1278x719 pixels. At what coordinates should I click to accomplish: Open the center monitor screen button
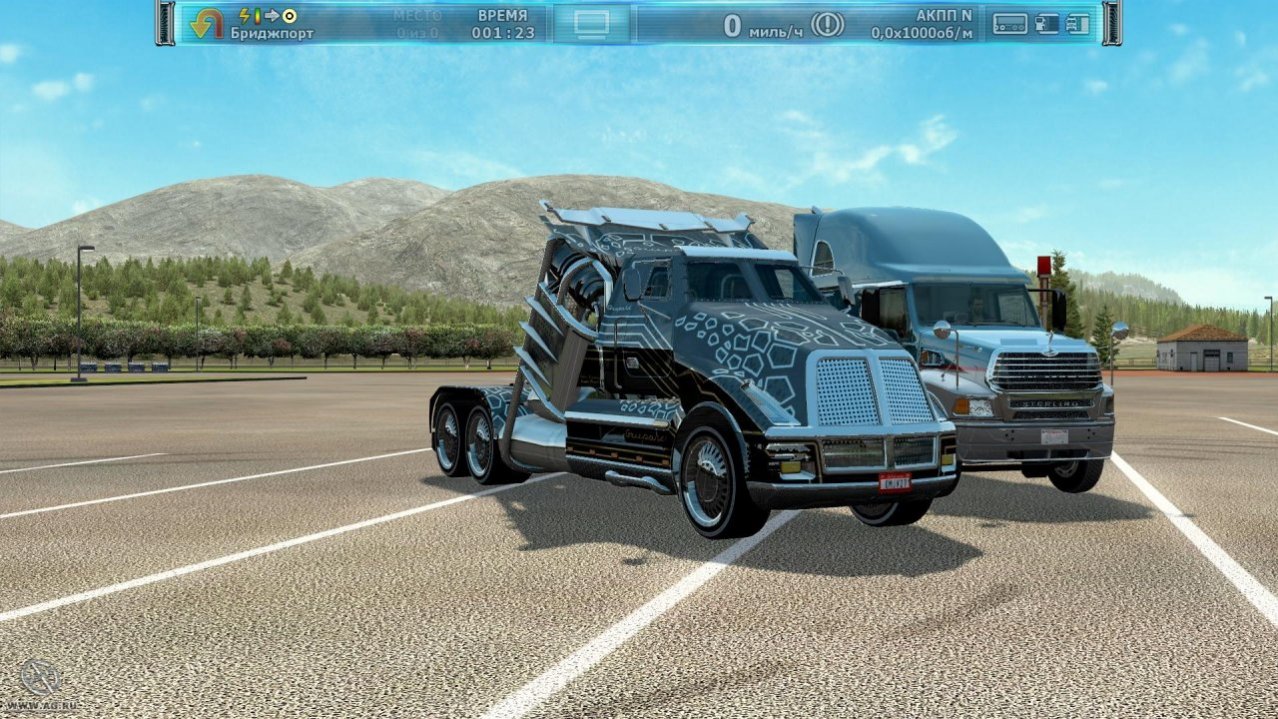pyautogui.click(x=592, y=24)
